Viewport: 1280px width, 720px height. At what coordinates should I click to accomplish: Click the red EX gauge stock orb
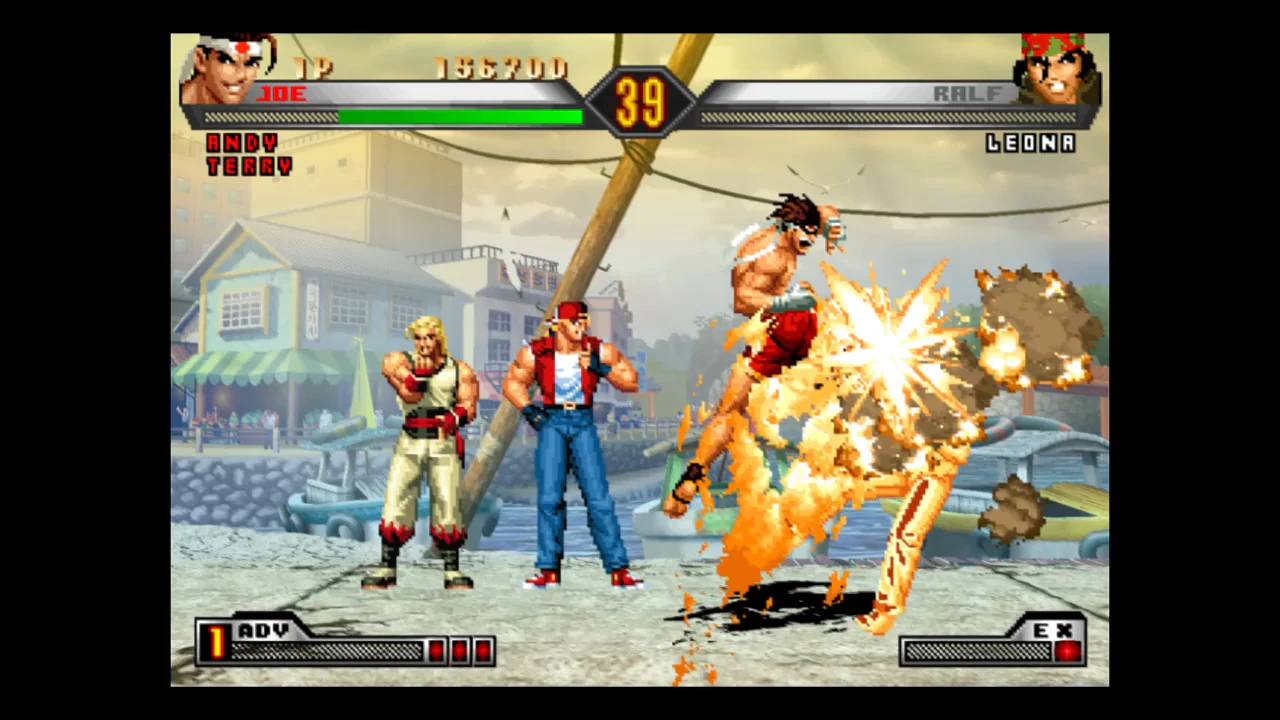point(1067,651)
